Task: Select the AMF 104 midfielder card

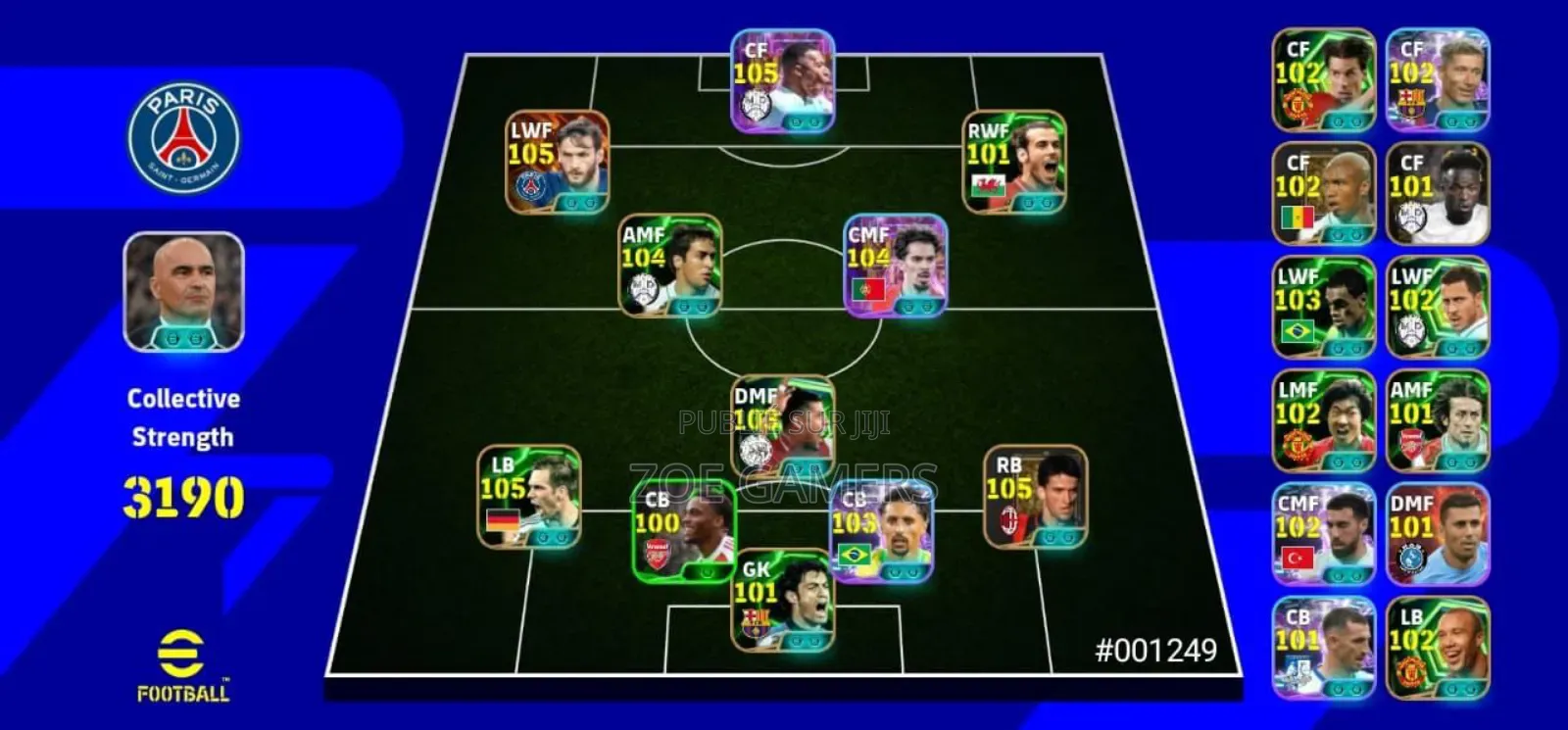Action: [x=670, y=266]
